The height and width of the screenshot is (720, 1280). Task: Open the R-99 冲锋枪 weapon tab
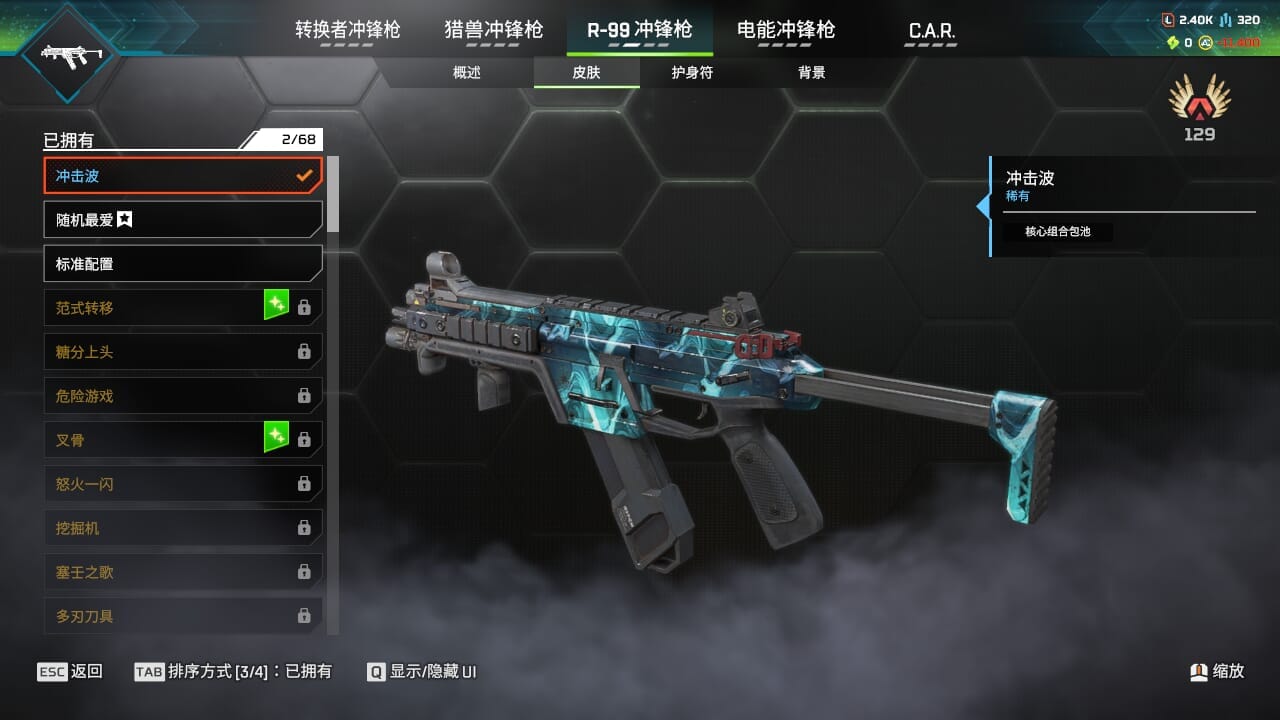point(639,30)
